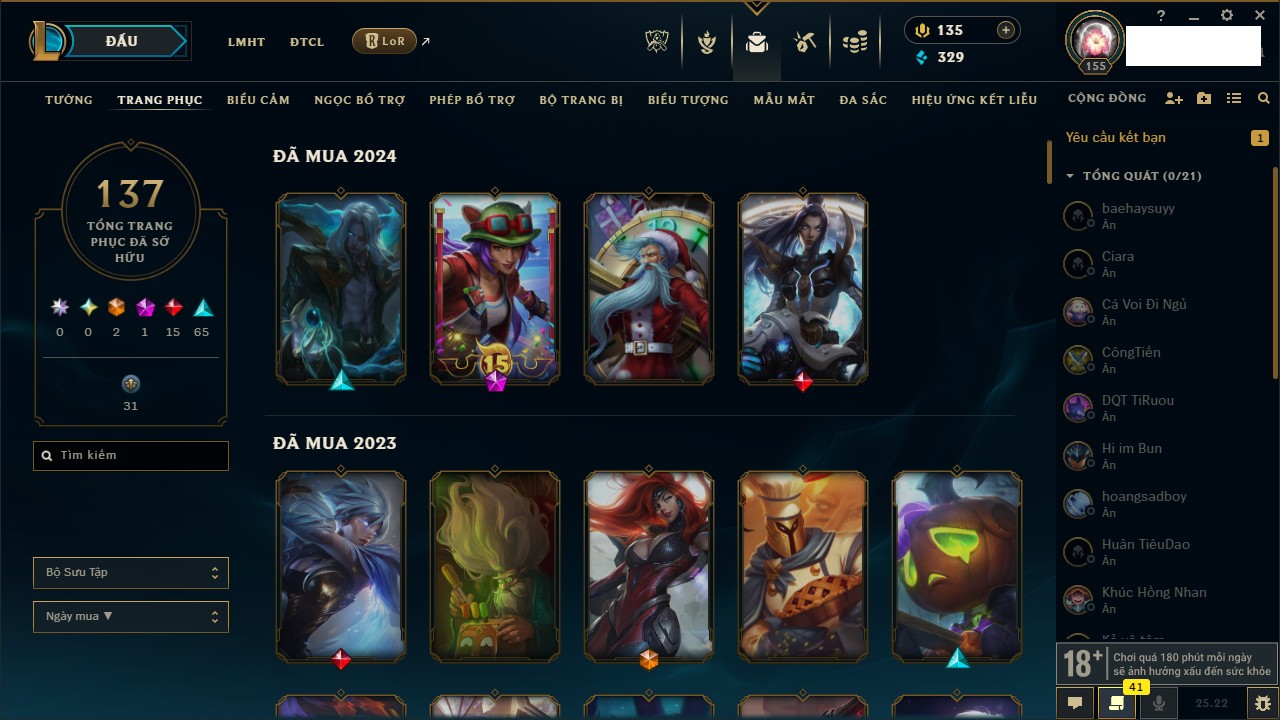
Task: Launch the LoR button
Action: point(385,42)
